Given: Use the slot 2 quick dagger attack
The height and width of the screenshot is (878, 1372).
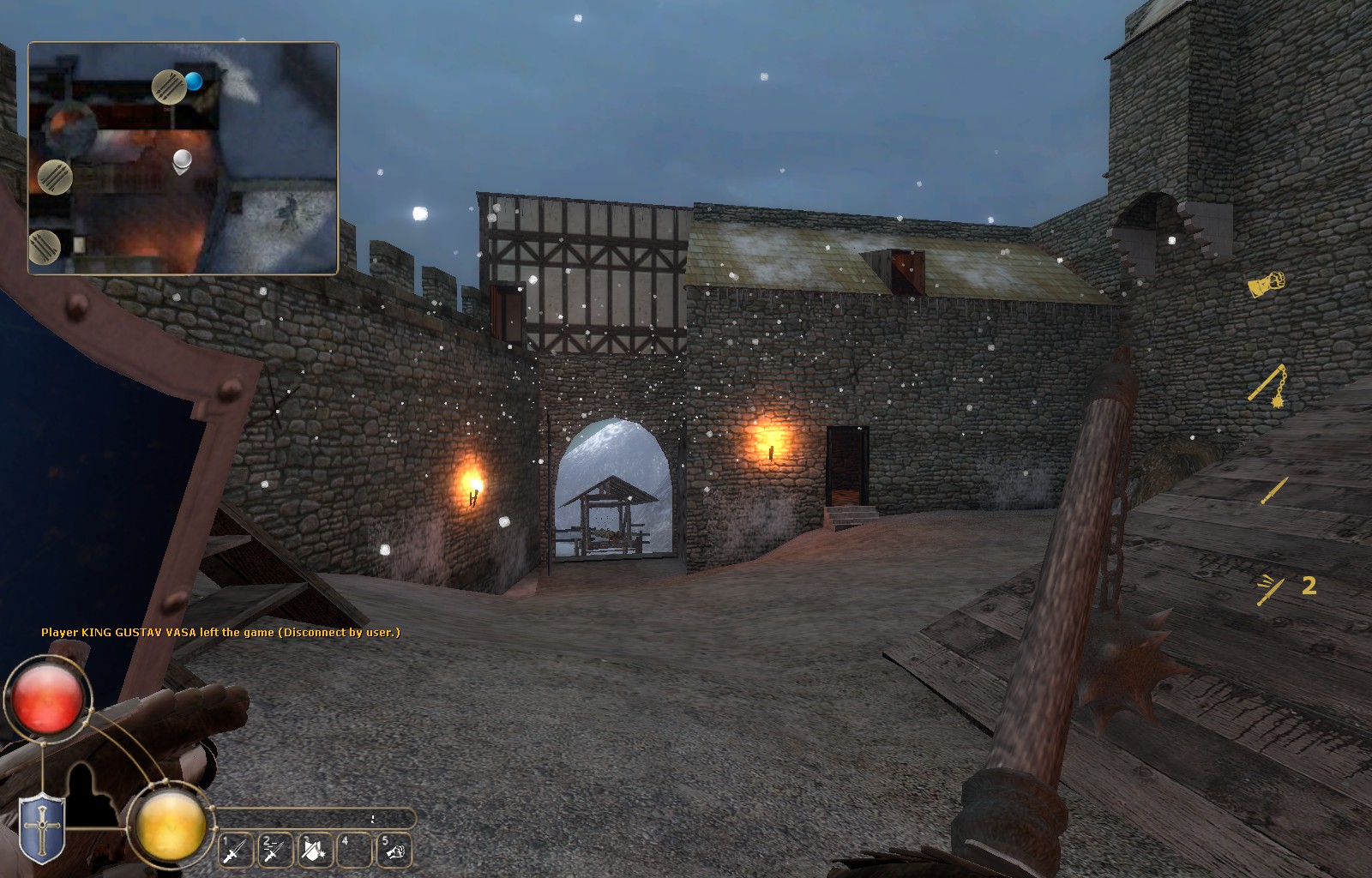Looking at the screenshot, I should click(x=274, y=851).
